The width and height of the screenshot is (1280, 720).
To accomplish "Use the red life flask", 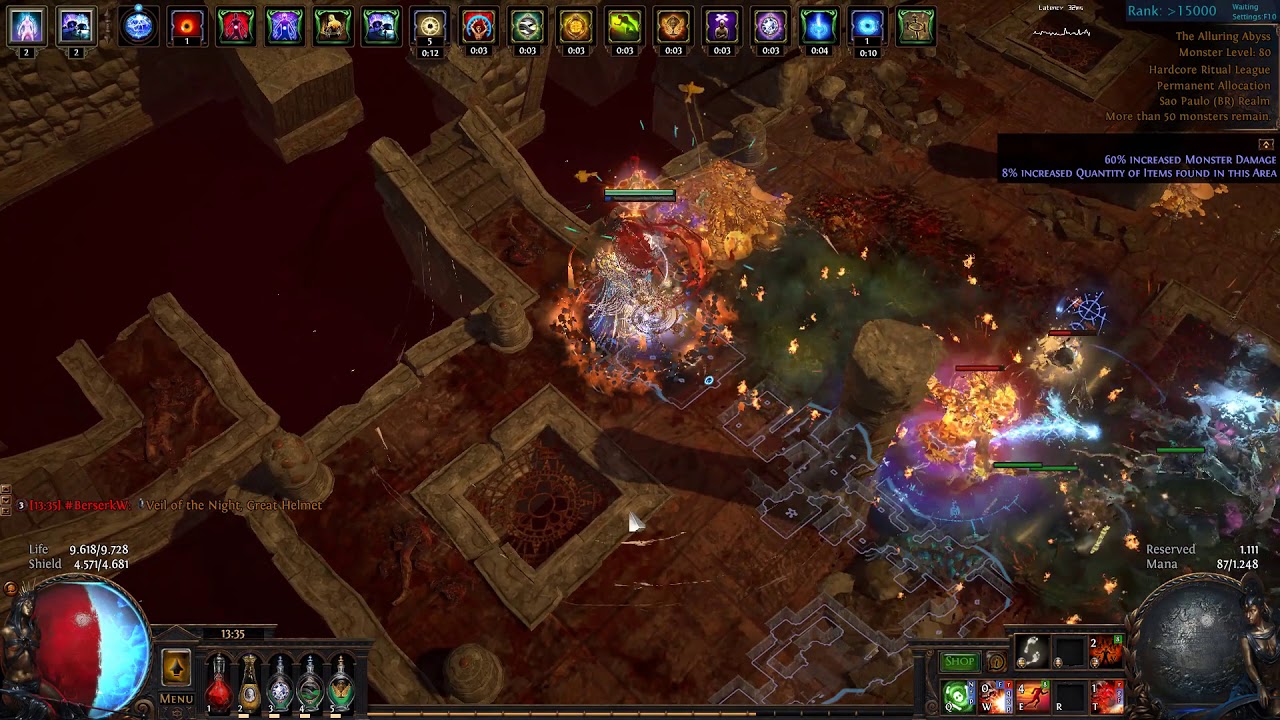I will tap(218, 682).
